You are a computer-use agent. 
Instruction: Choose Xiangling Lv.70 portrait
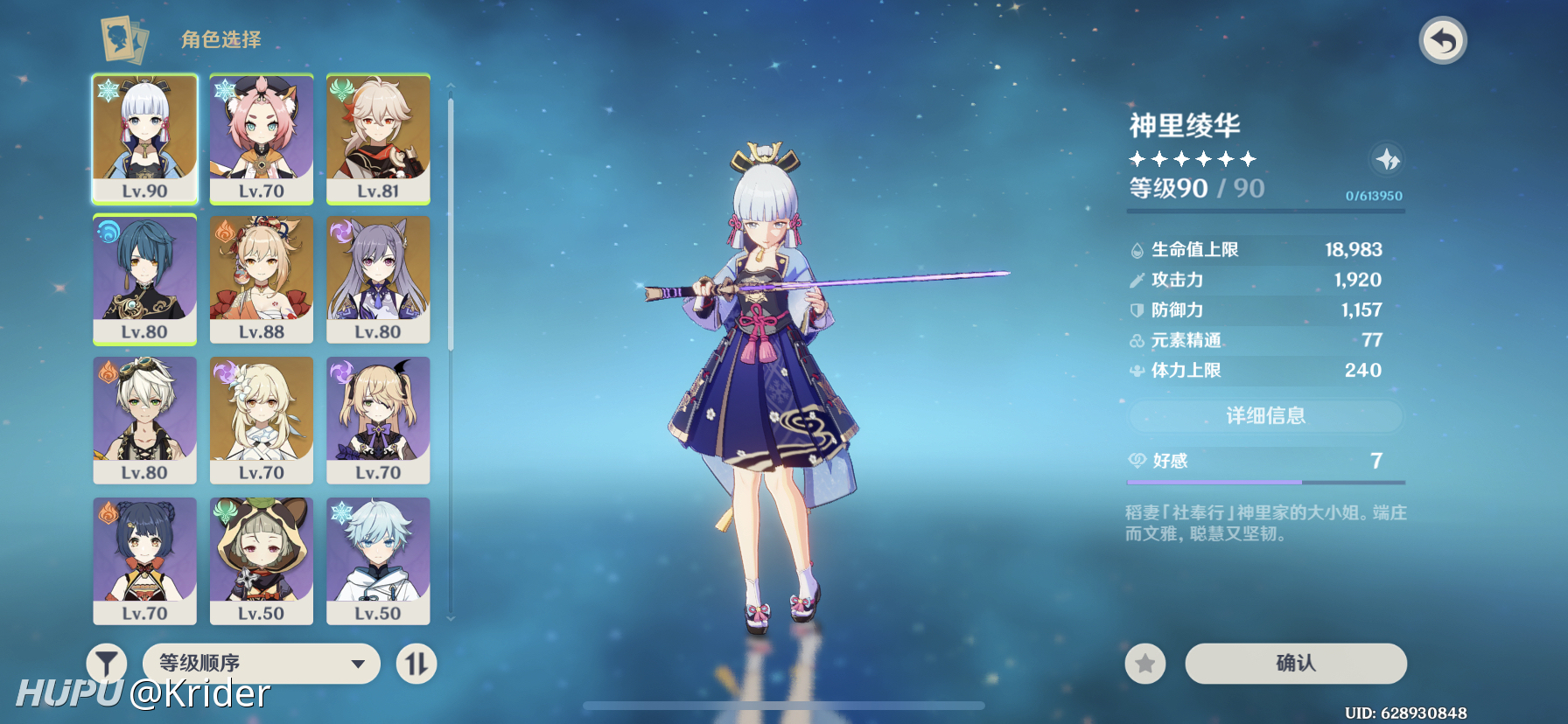coord(145,560)
